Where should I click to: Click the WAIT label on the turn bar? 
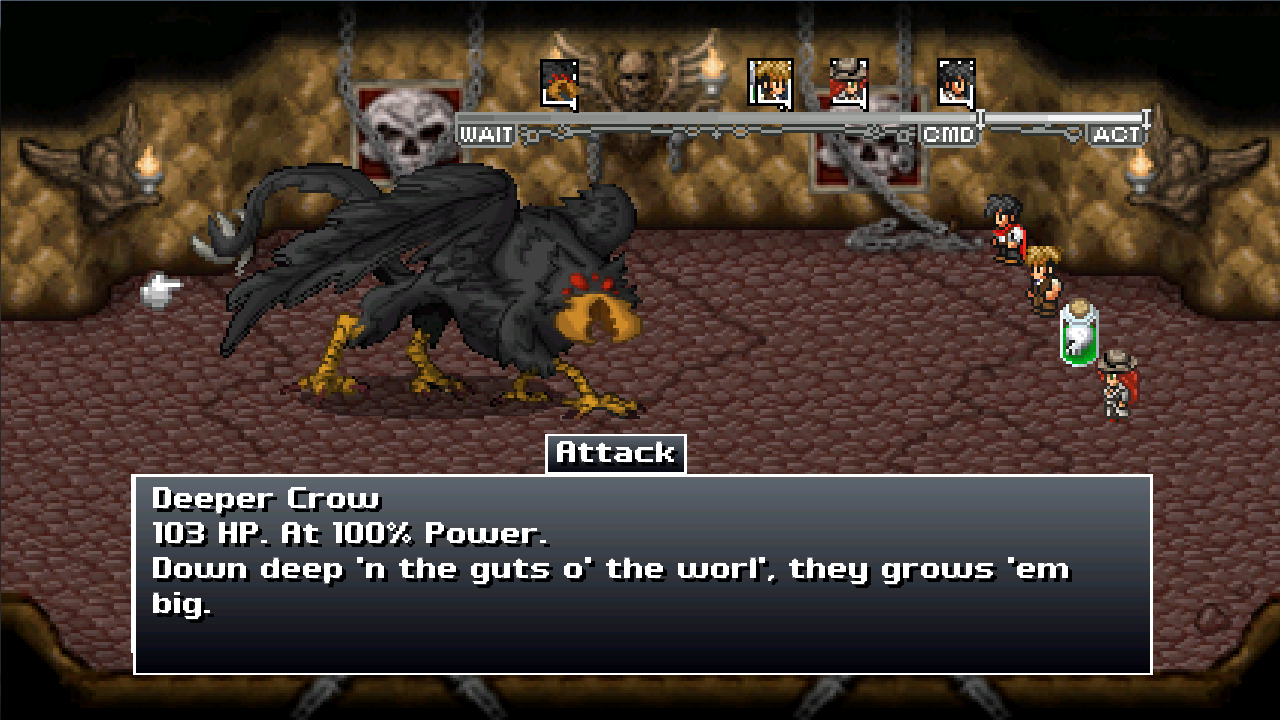click(484, 133)
